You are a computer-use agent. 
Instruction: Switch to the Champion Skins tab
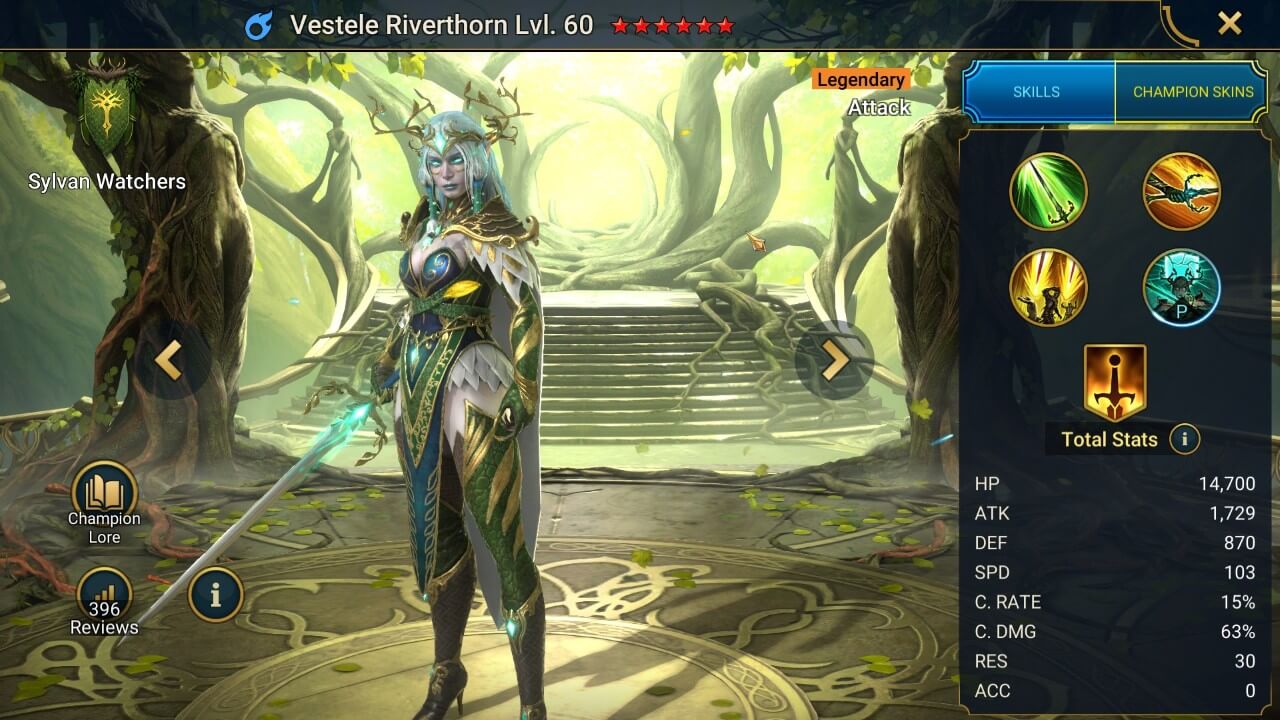[x=1192, y=91]
